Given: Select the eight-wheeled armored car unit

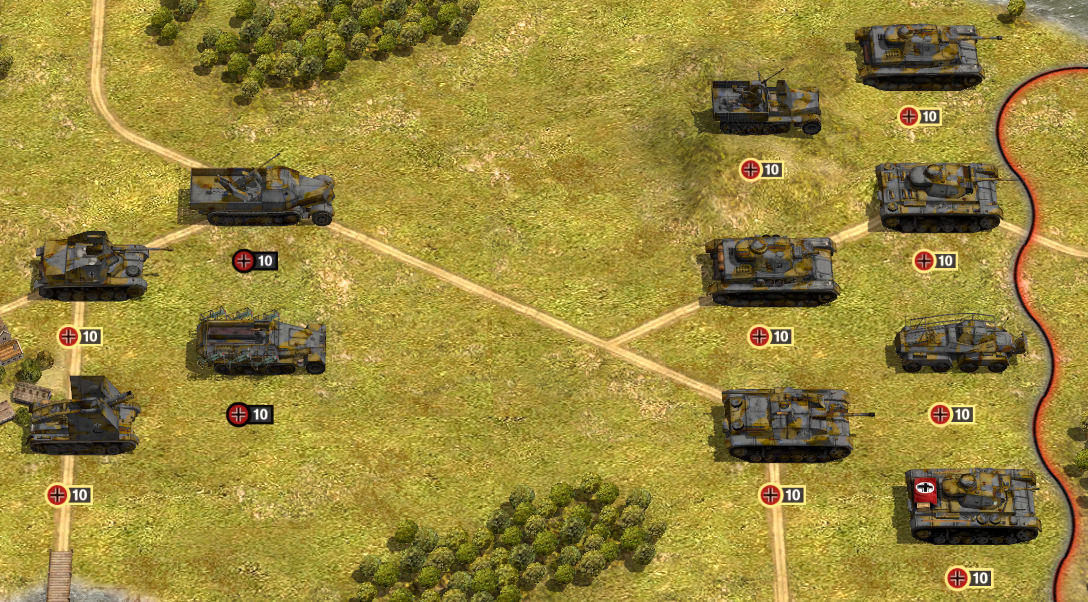Looking at the screenshot, I should point(960,345).
